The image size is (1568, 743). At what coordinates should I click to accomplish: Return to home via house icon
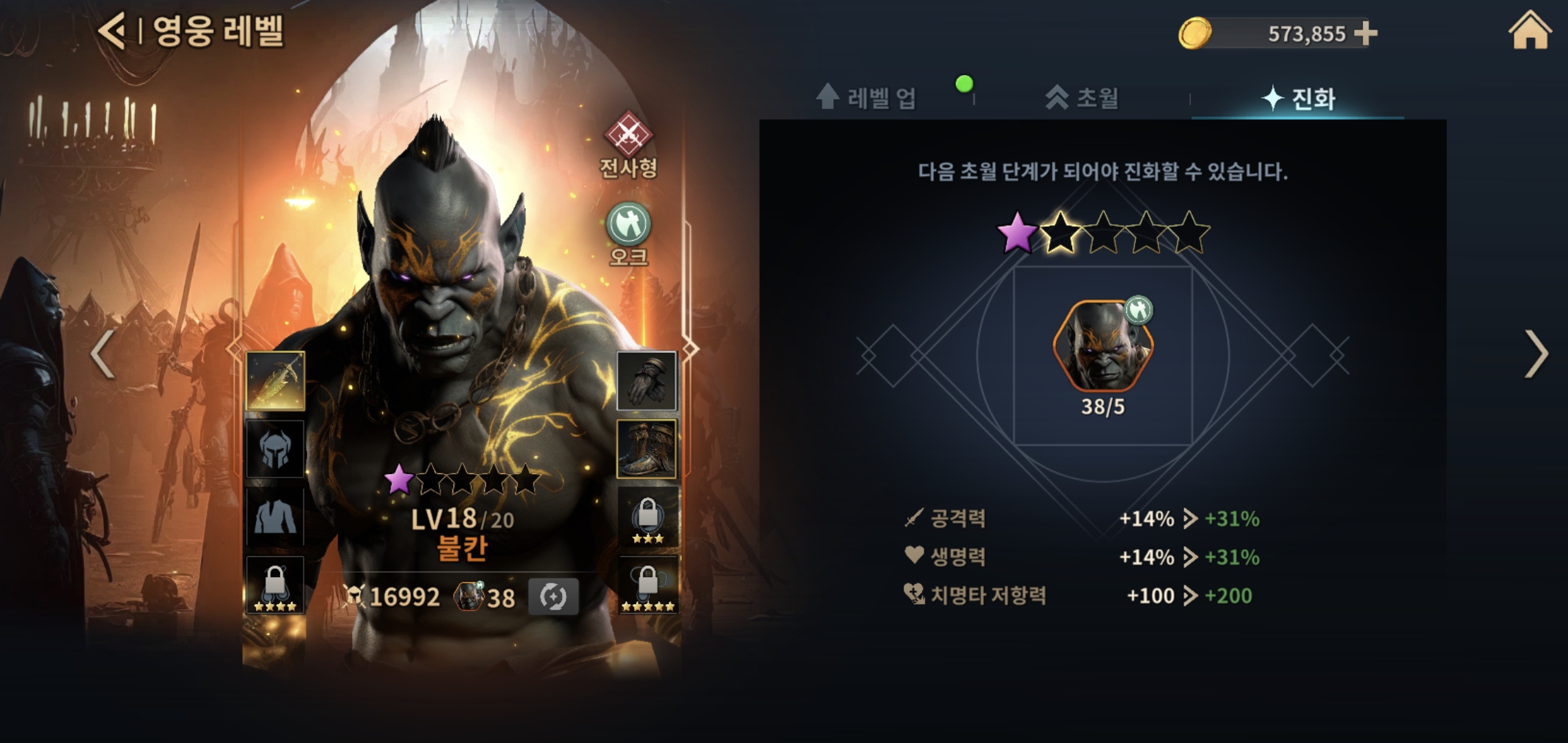1529,31
